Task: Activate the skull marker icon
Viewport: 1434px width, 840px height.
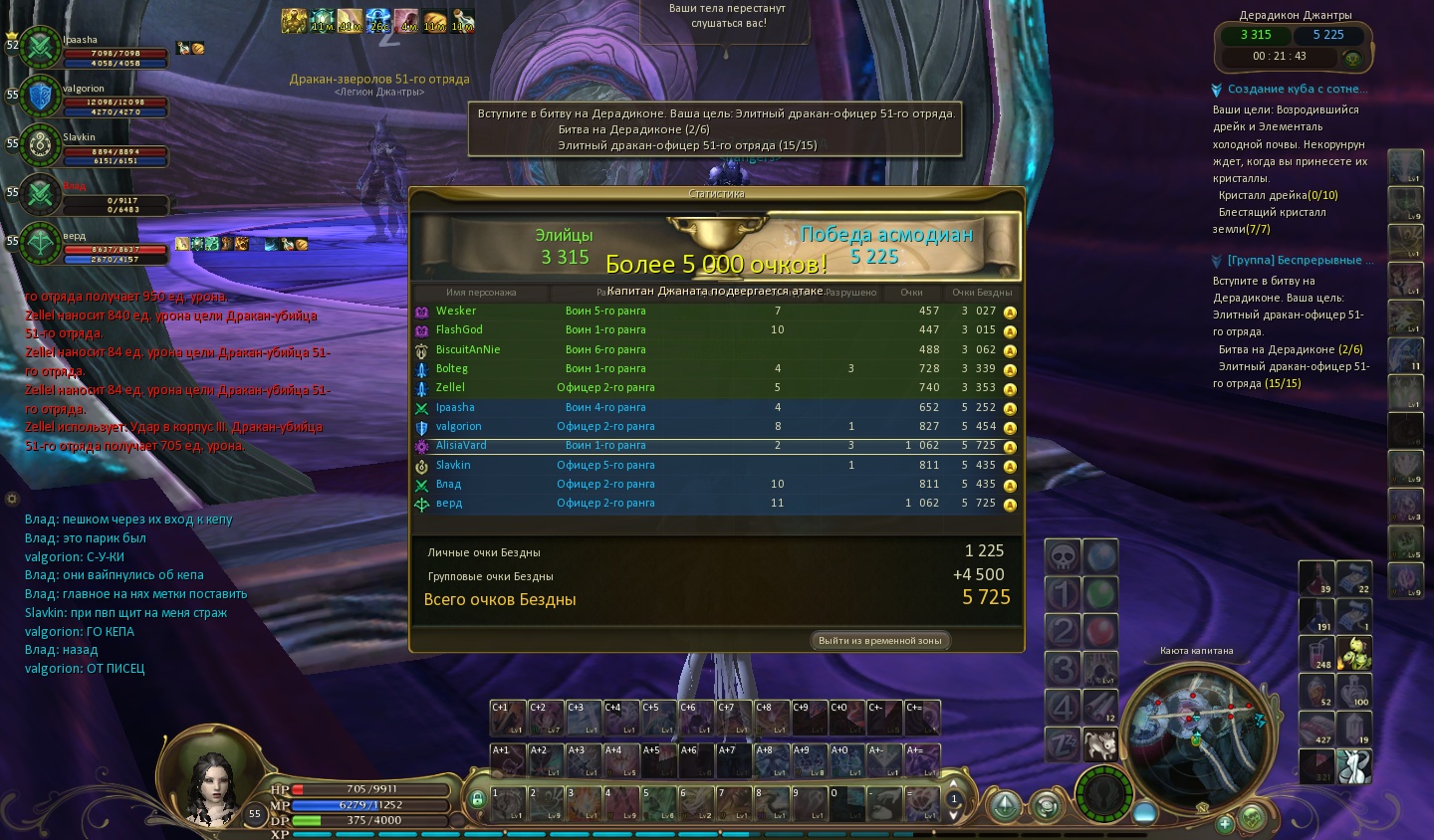Action: pos(1063,557)
